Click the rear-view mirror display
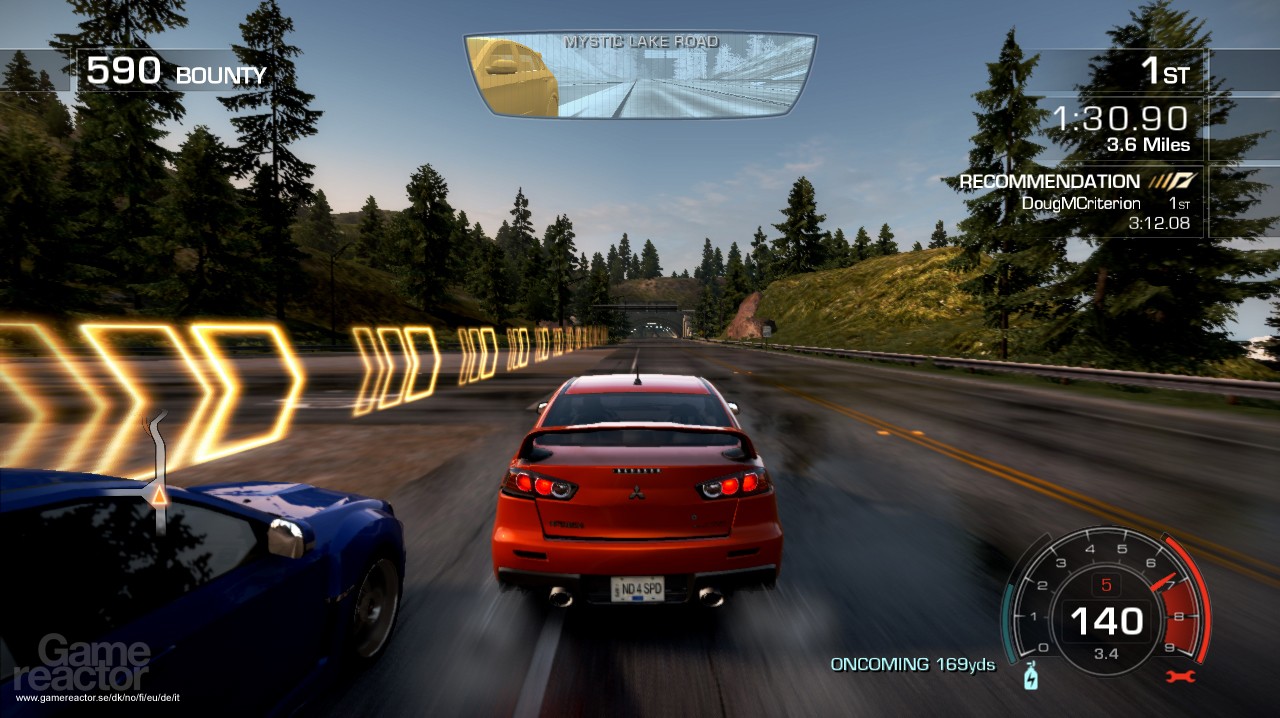This screenshot has height=718, width=1280. (640, 76)
